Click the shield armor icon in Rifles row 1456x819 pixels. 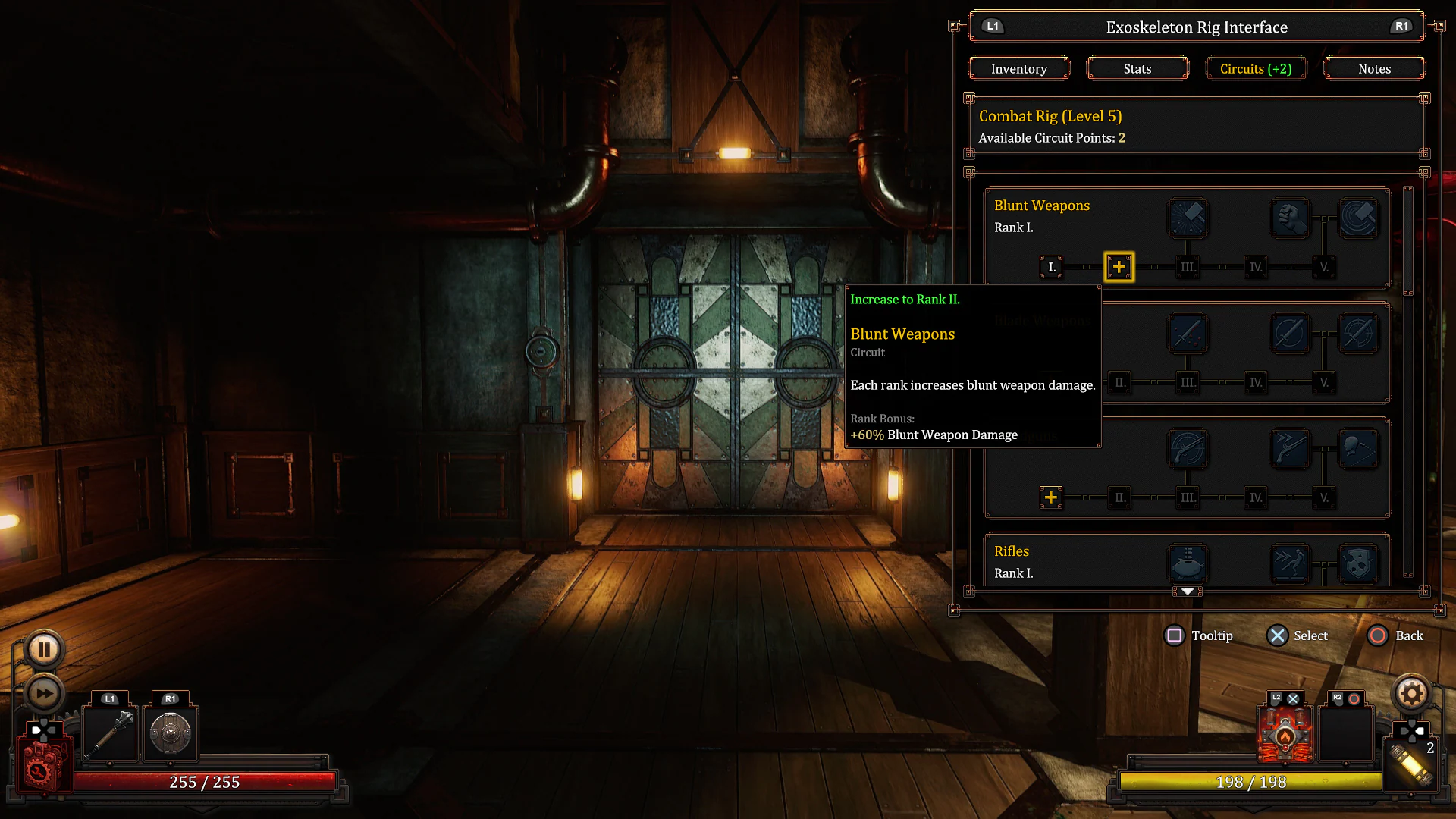tap(1358, 563)
